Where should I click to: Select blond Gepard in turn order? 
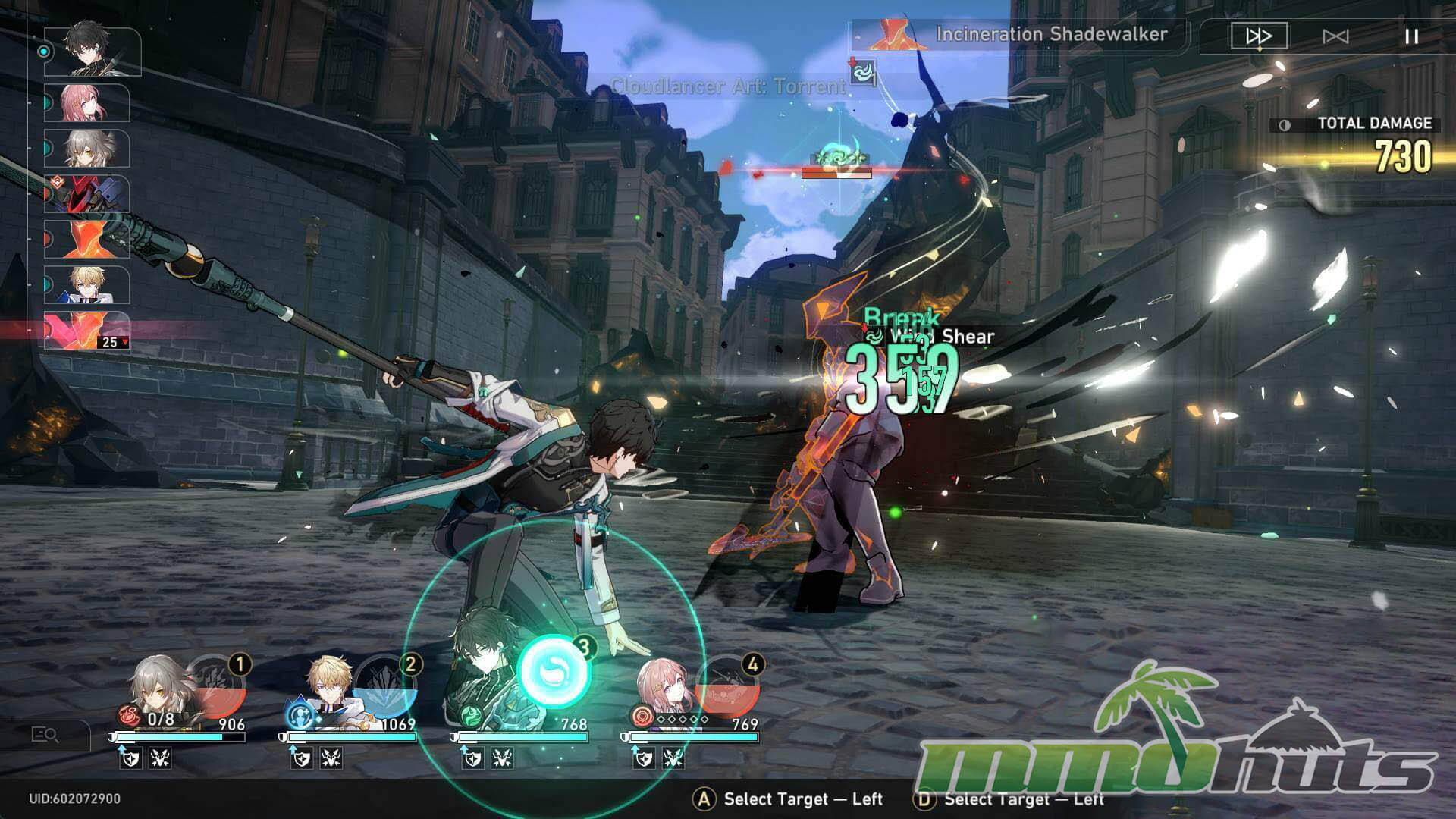(87, 285)
